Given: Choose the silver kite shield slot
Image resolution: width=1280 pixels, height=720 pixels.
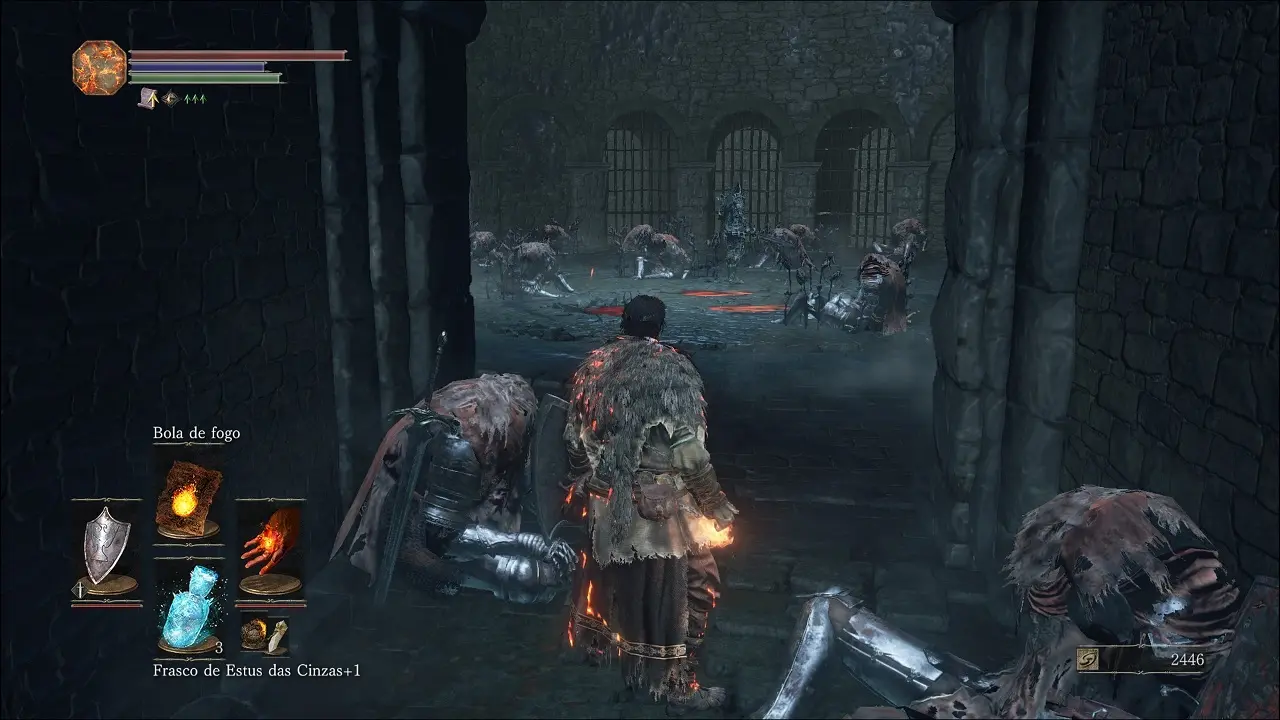Looking at the screenshot, I should (106, 548).
